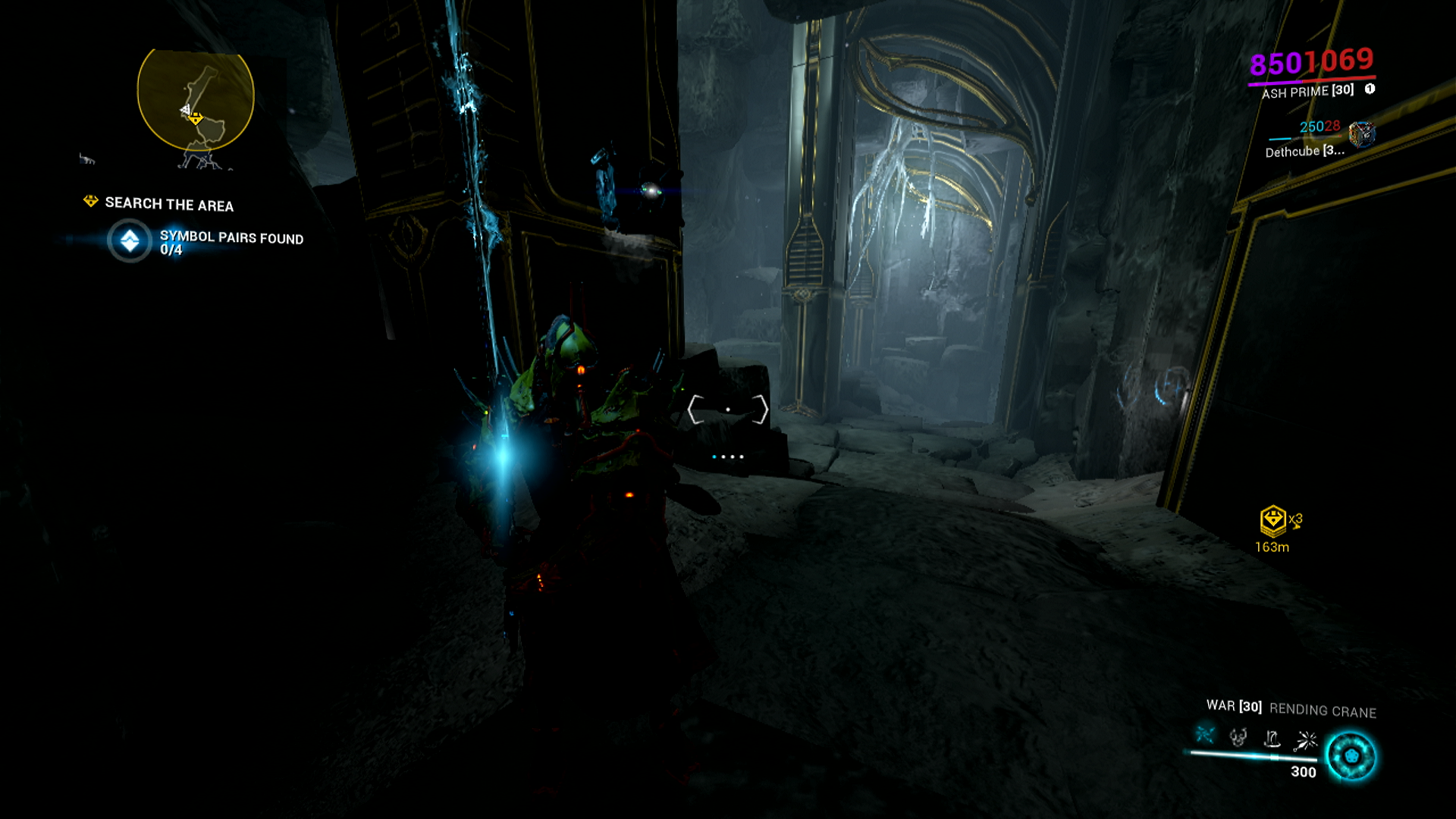Viewport: 1456px width, 819px height.
Task: Select the War weapon label
Action: (x=1234, y=706)
